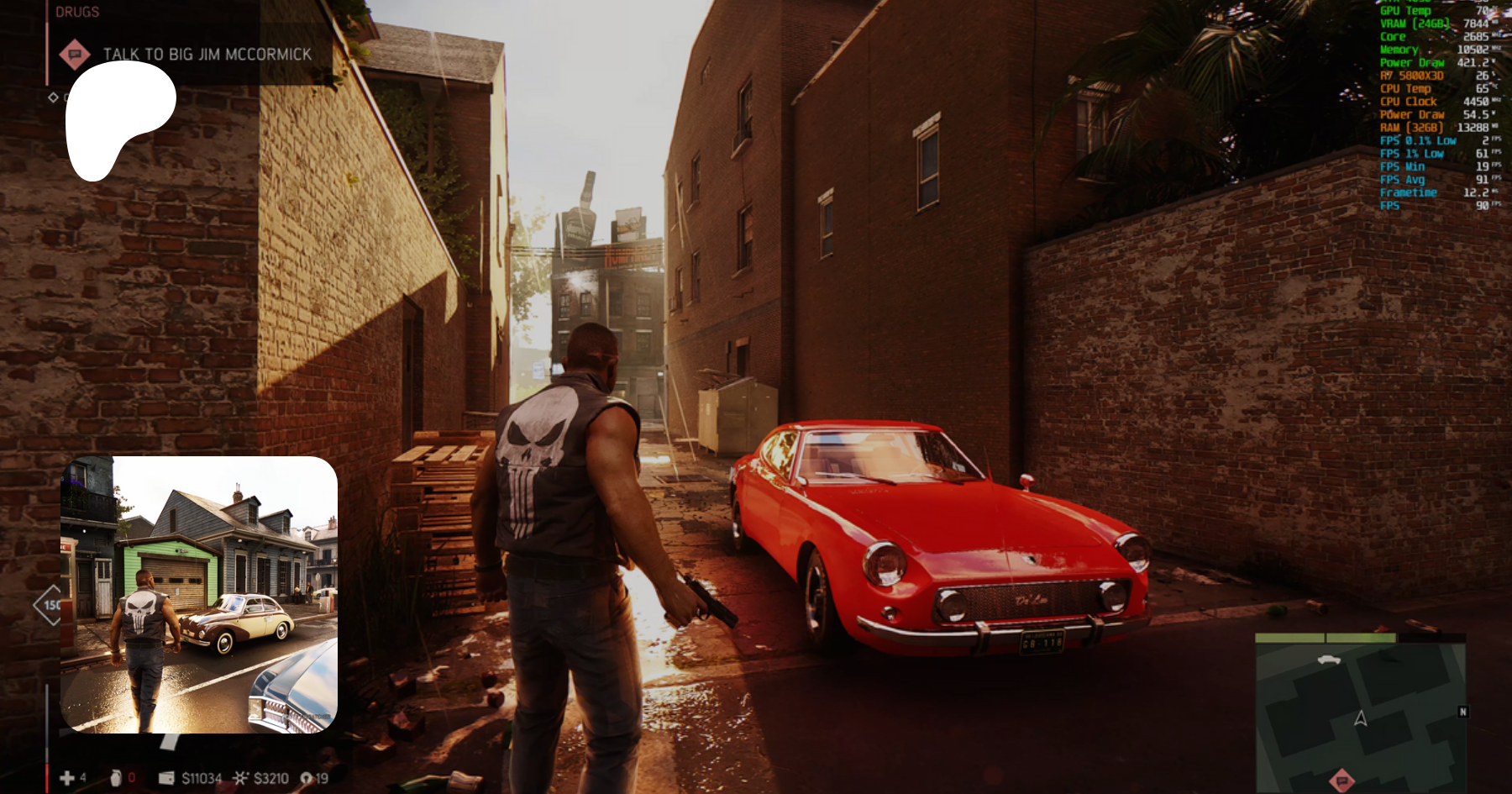Select the player arrow on the minimap
The width and height of the screenshot is (1512, 794).
1361,718
